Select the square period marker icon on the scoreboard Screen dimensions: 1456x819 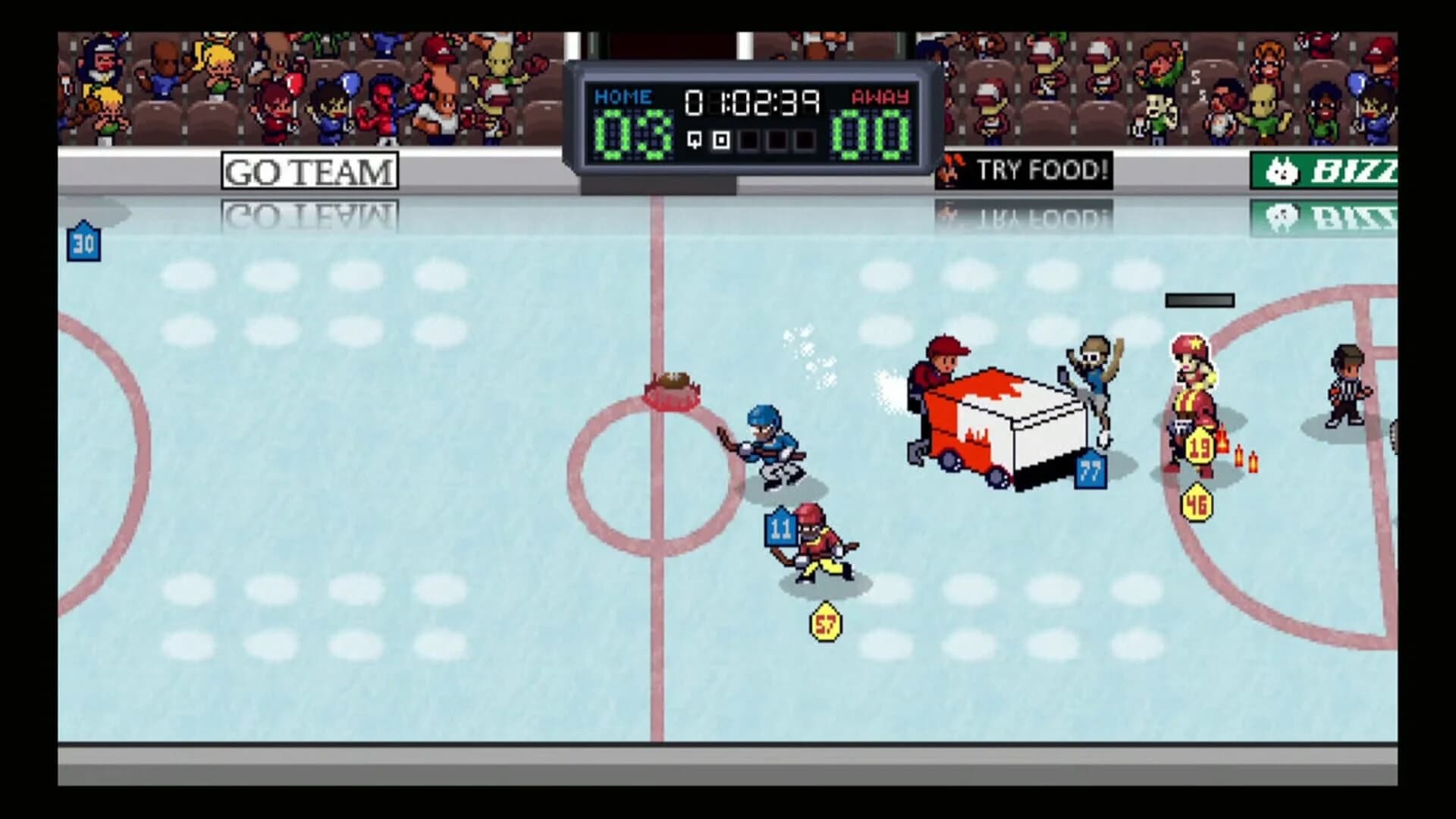coord(720,140)
